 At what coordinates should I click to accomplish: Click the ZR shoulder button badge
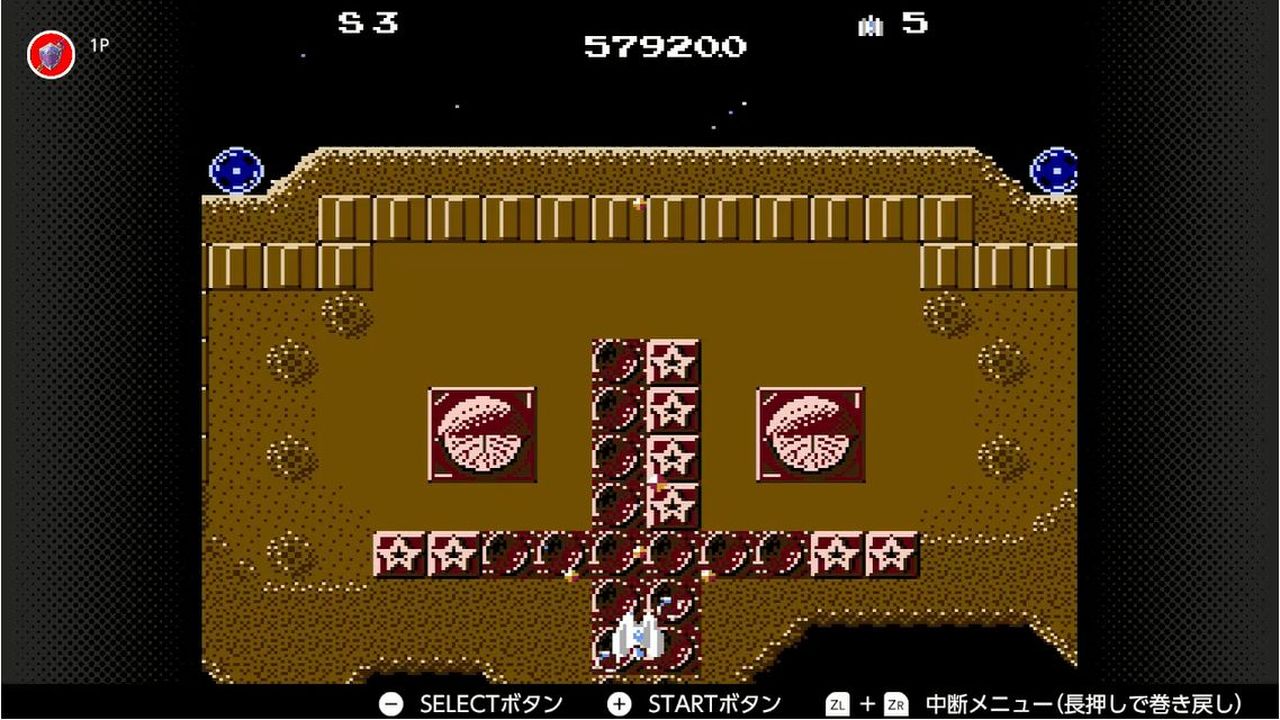pyautogui.click(x=898, y=703)
